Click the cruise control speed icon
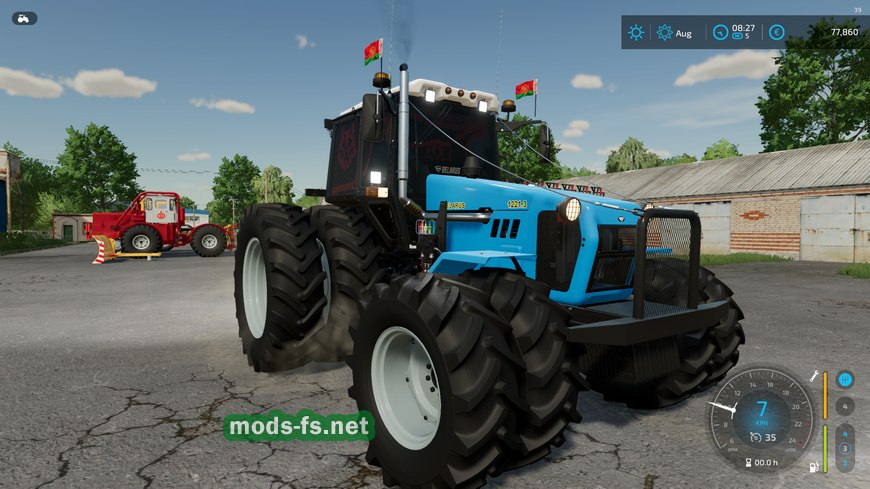870x489 pixels. (x=757, y=438)
